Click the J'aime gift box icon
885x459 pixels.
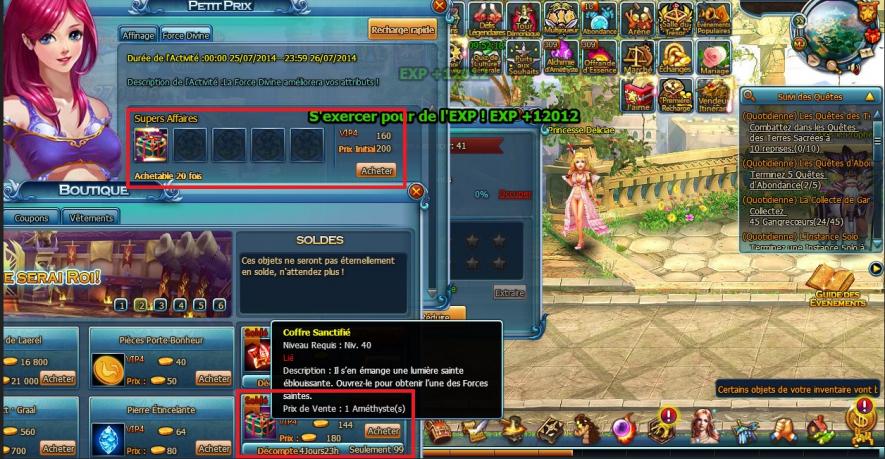(635, 94)
